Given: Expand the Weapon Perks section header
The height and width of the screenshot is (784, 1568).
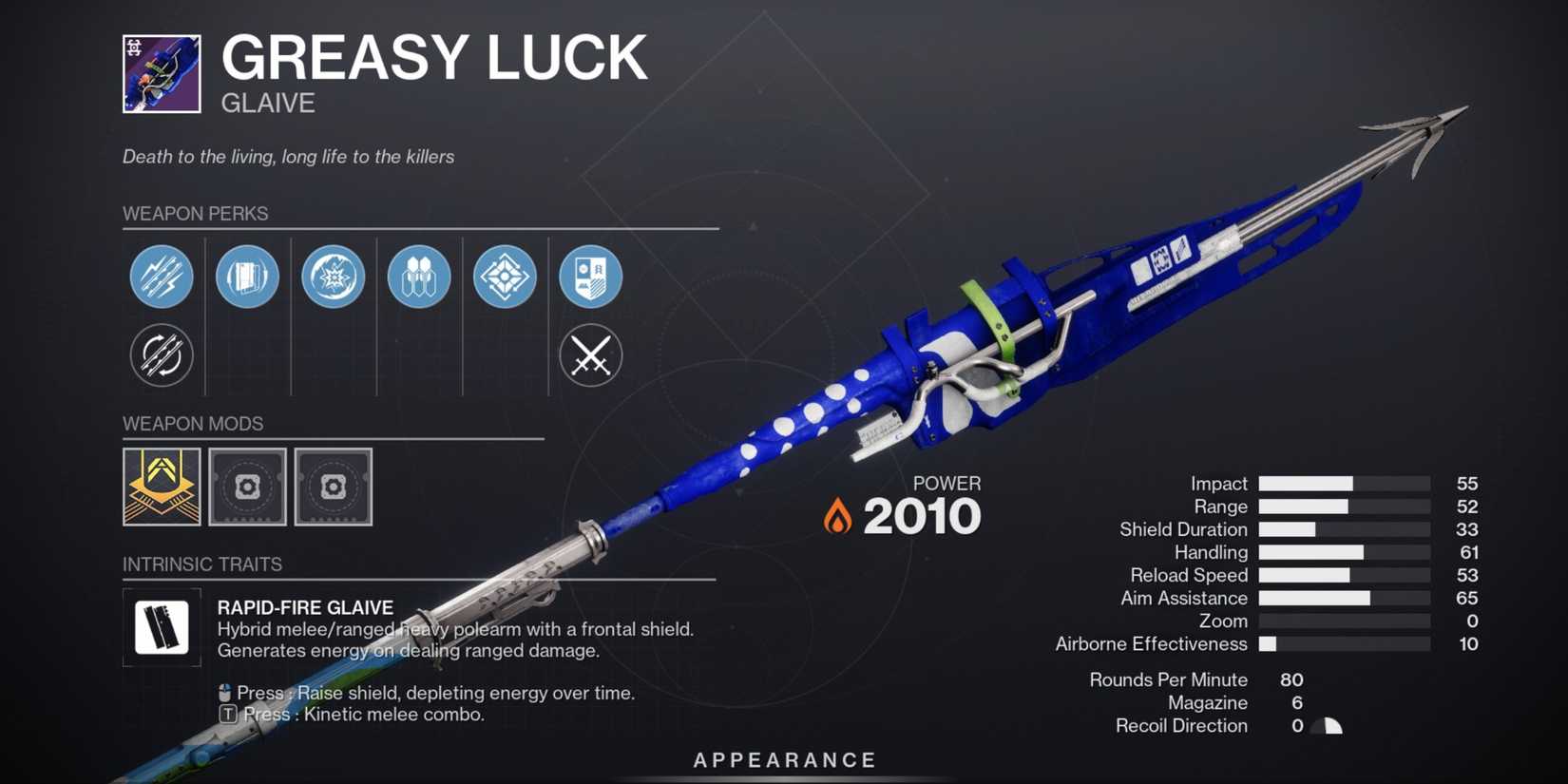Looking at the screenshot, I should 195,214.
